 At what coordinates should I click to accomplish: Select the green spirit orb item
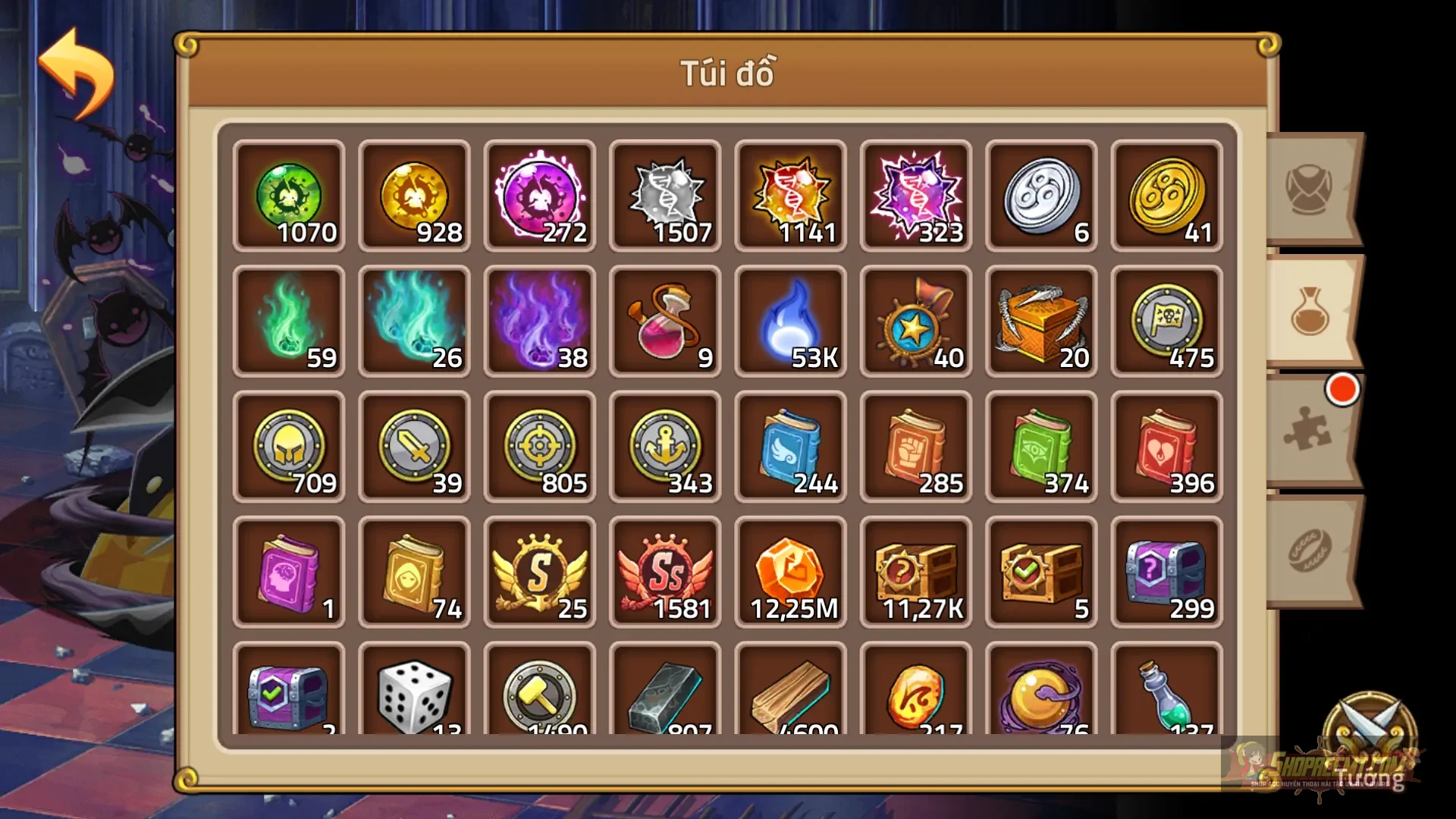pyautogui.click(x=288, y=196)
